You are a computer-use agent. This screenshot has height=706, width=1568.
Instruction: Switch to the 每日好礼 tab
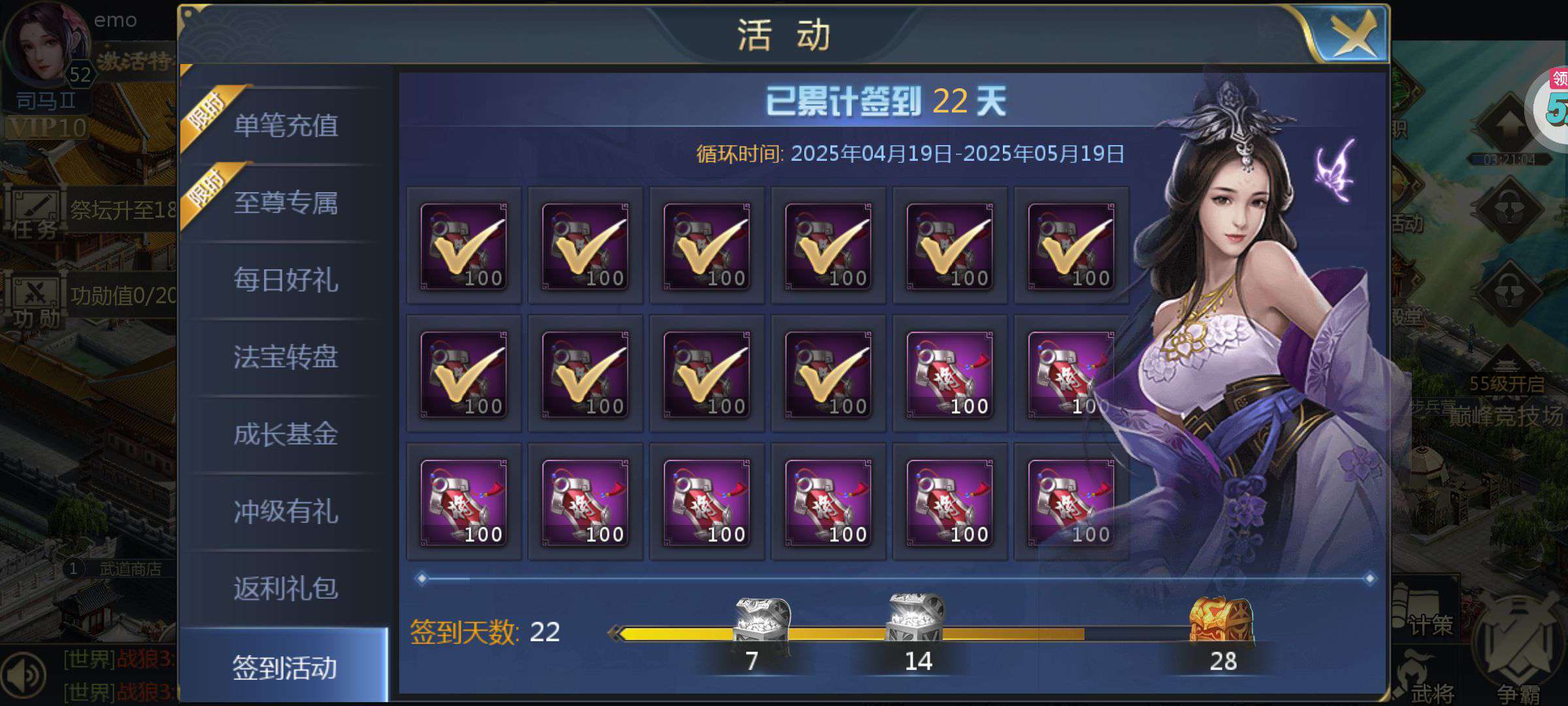286,281
